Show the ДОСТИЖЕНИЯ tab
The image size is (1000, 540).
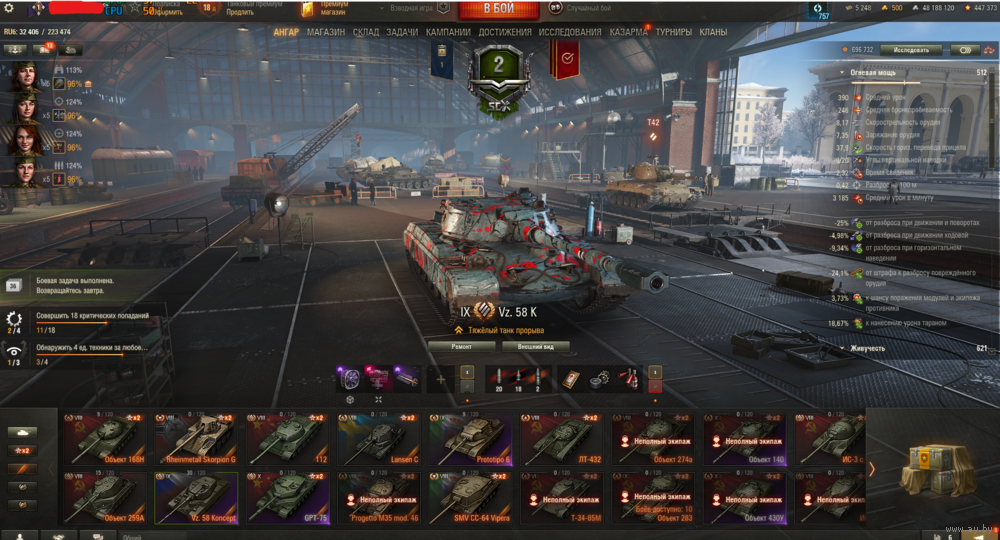click(505, 32)
